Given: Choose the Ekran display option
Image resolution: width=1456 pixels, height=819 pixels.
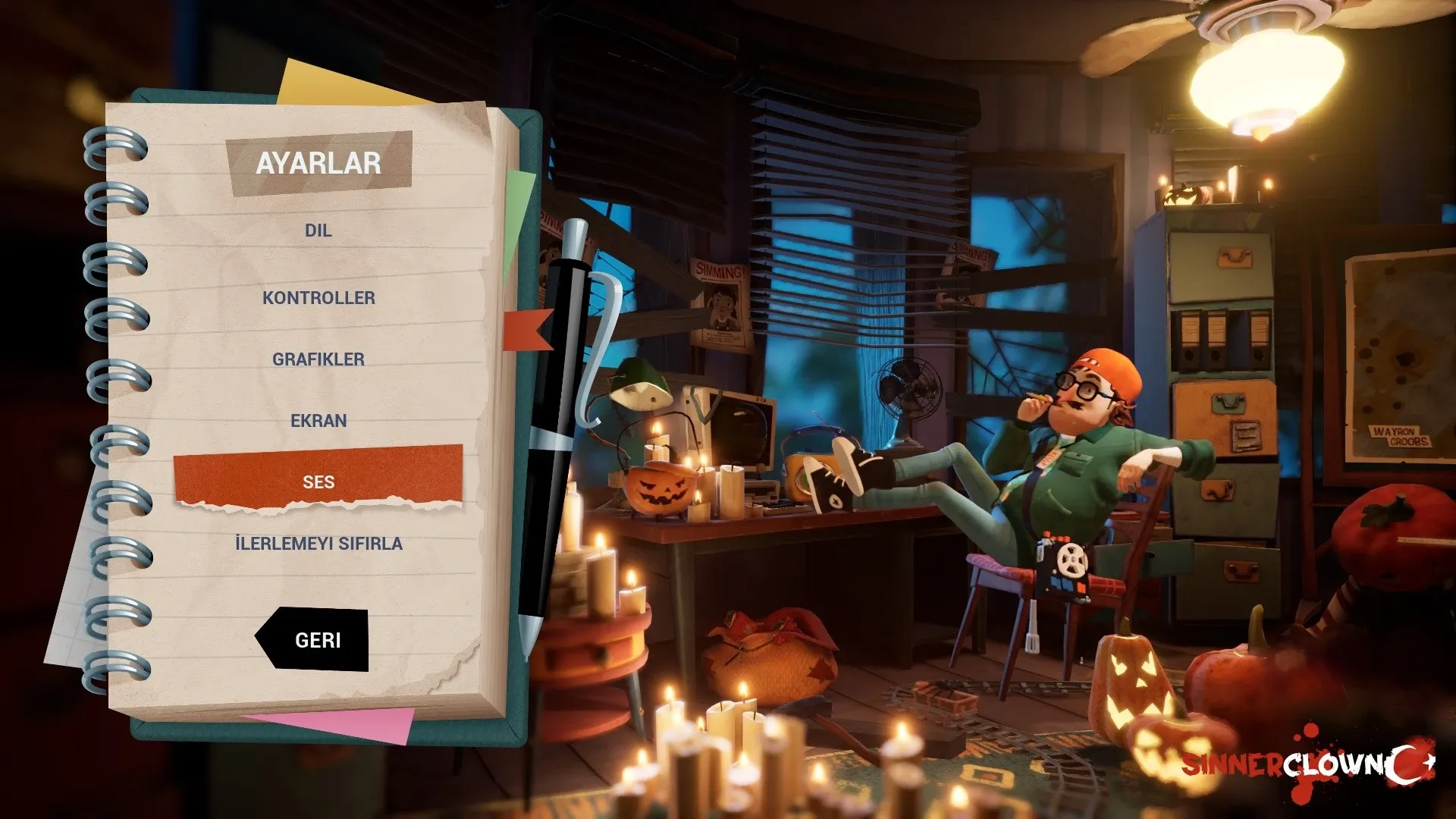Looking at the screenshot, I should pos(318,421).
